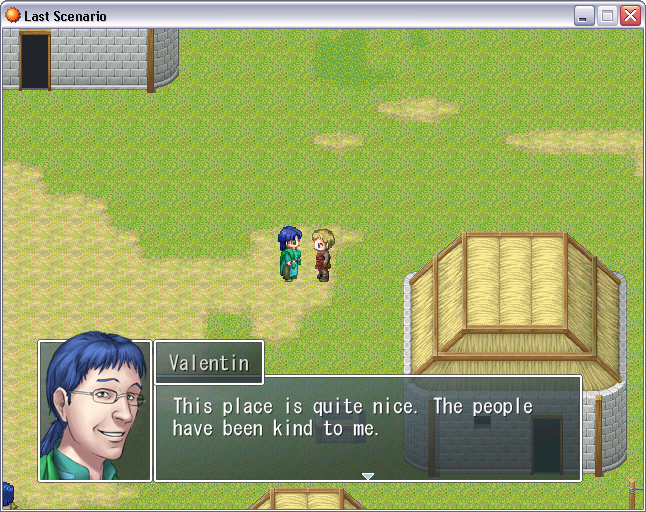Minimize the Last Scenario window
The height and width of the screenshot is (512, 646).
point(584,16)
